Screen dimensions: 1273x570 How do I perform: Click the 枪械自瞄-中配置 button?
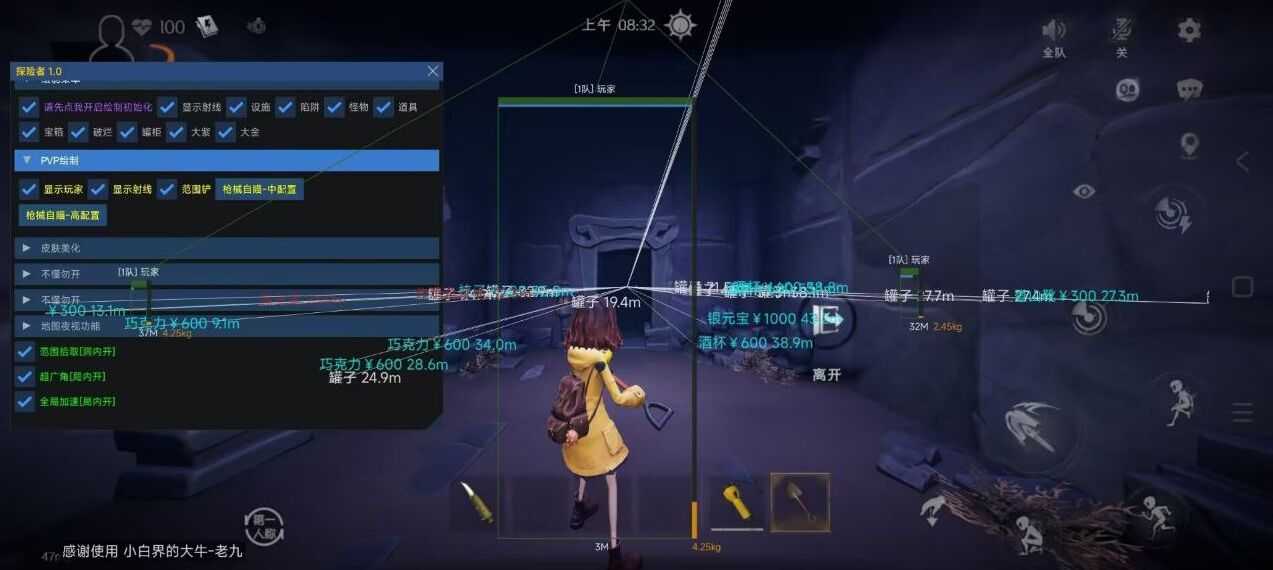click(x=260, y=189)
